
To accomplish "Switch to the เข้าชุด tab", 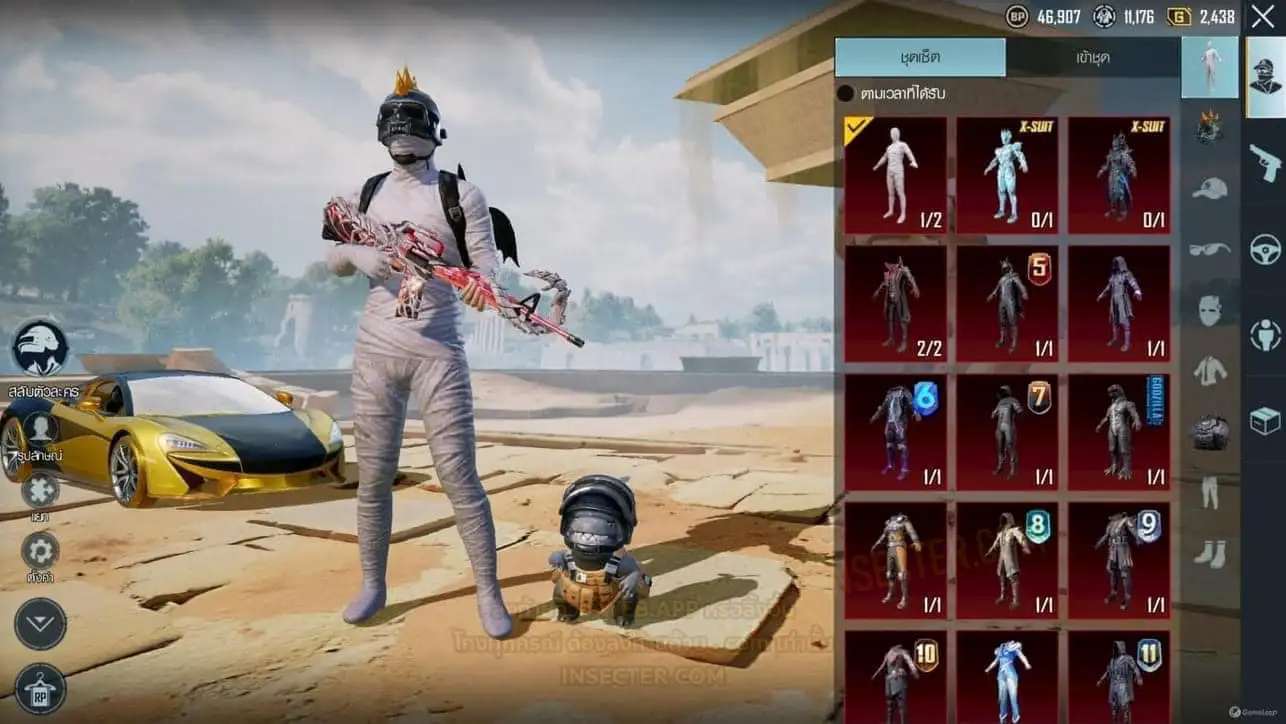I will [x=1093, y=58].
